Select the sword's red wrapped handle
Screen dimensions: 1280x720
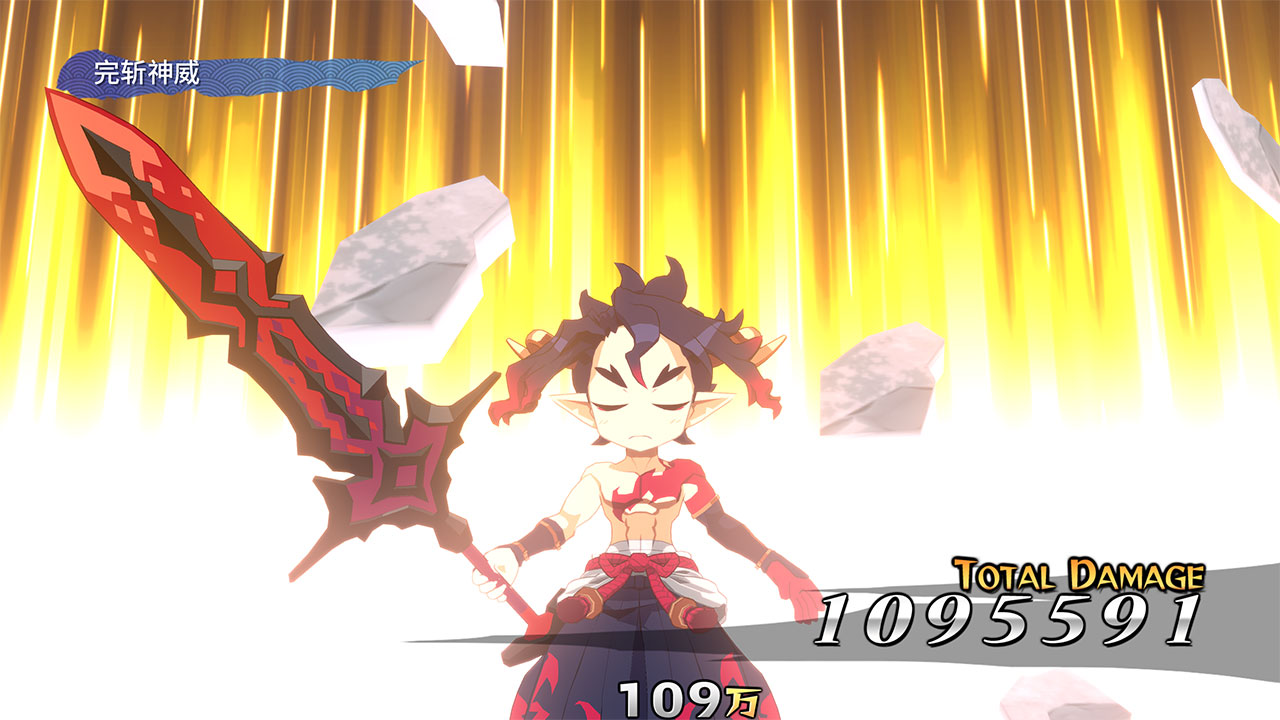click(x=475, y=555)
